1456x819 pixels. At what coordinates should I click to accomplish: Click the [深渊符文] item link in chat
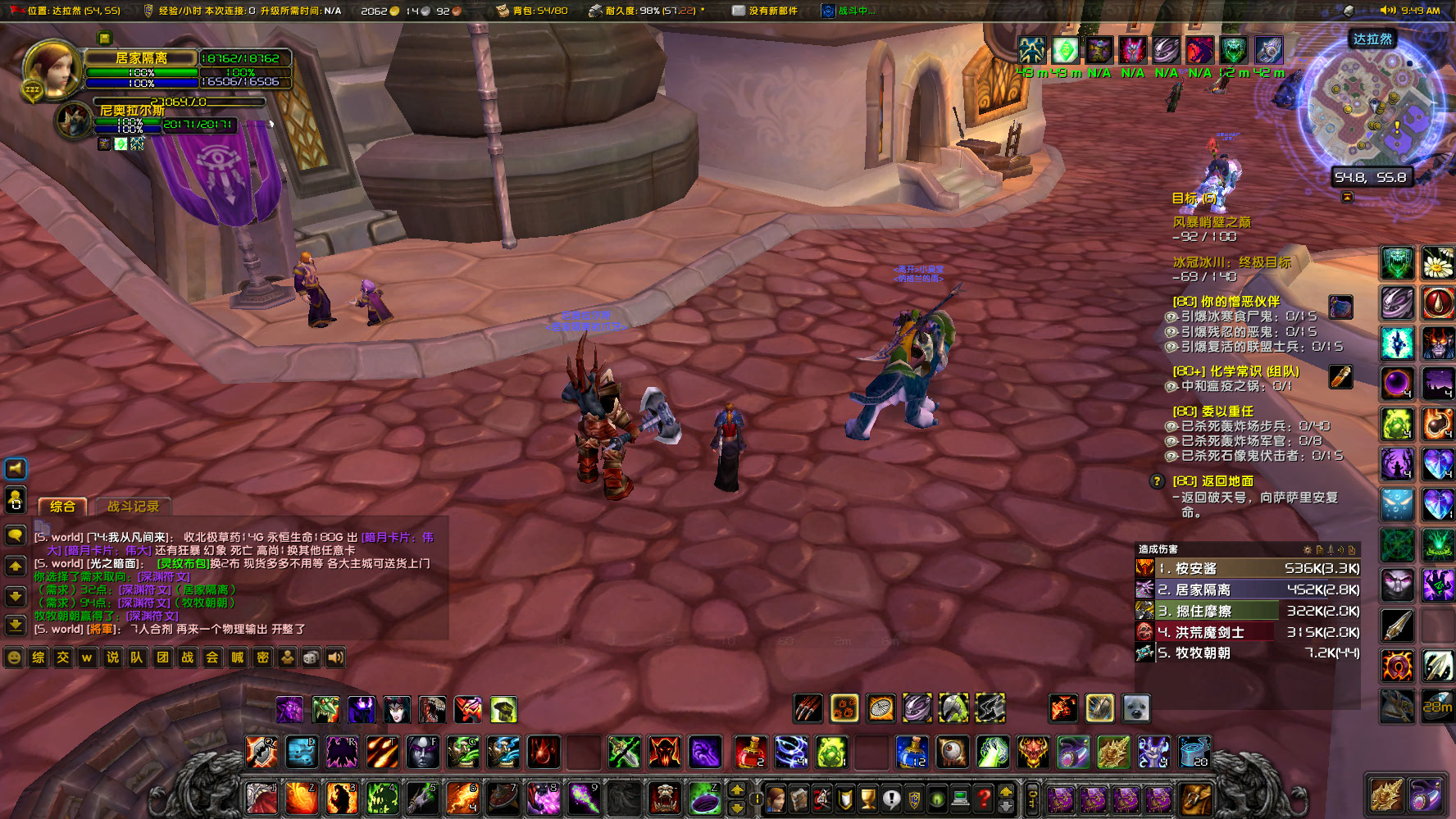(x=165, y=577)
